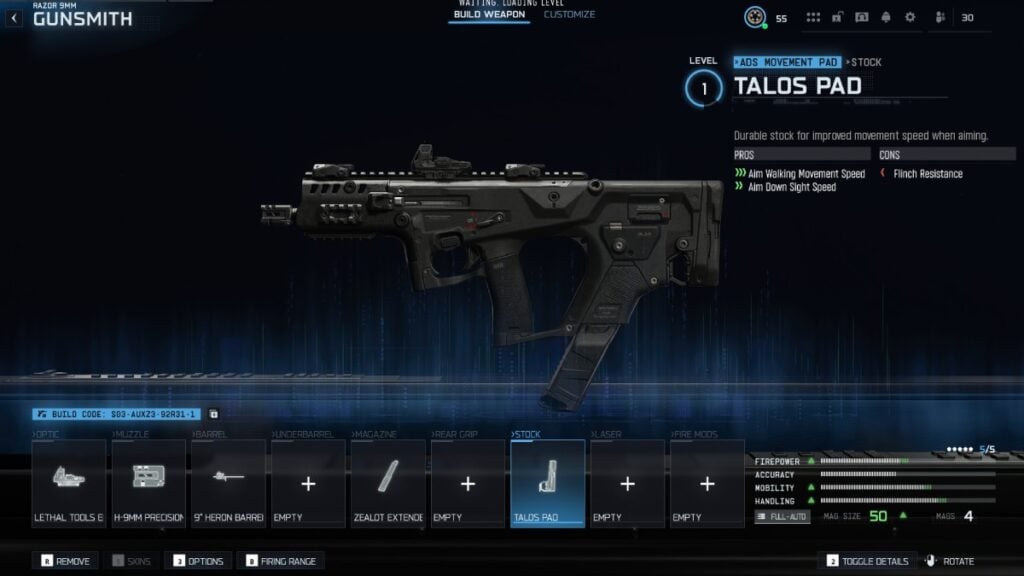The width and height of the screenshot is (1024, 576).
Task: Select the H-9MM Precision muzzle slot
Action: click(148, 483)
